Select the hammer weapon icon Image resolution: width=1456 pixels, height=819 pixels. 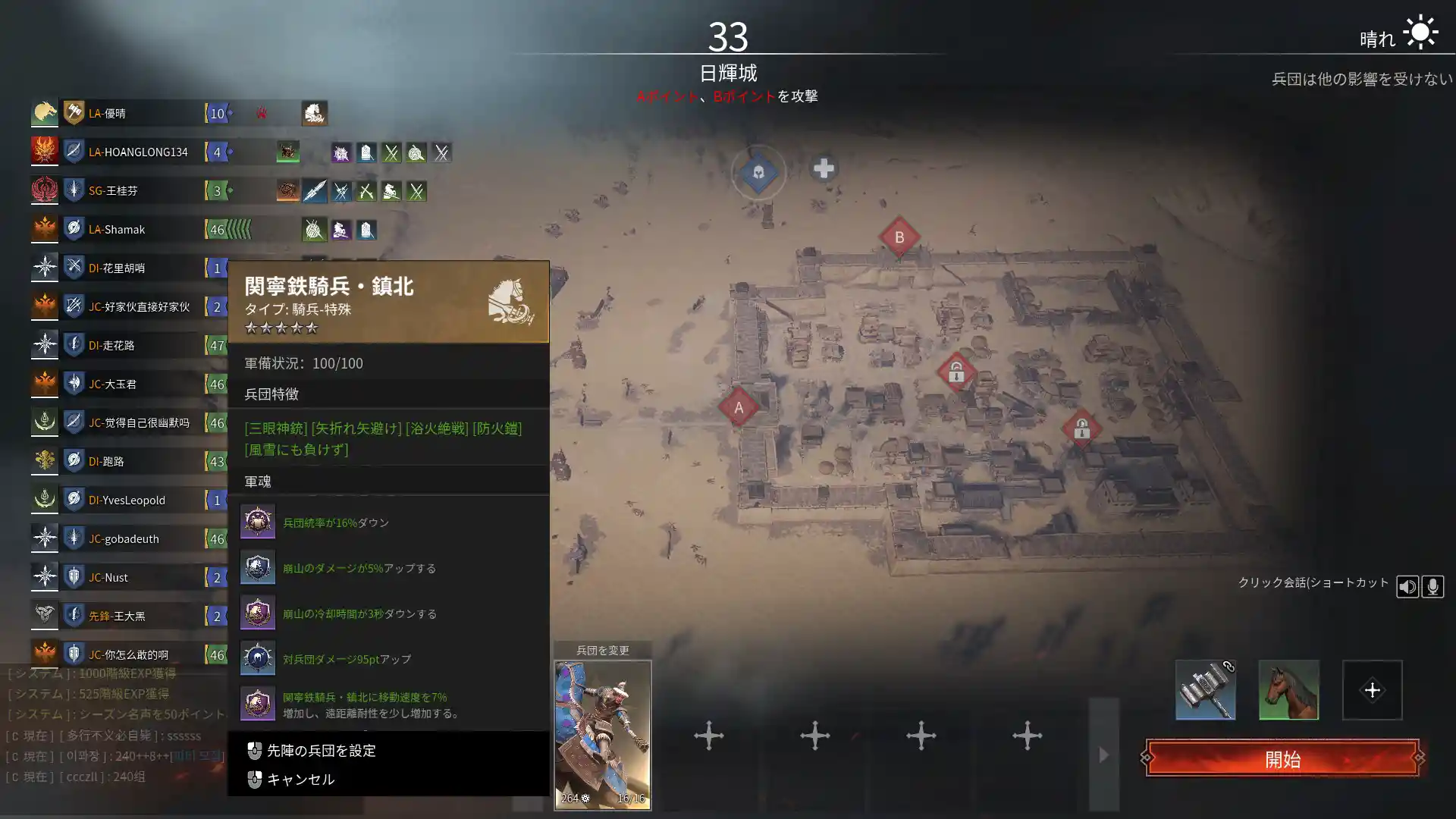coord(1205,690)
